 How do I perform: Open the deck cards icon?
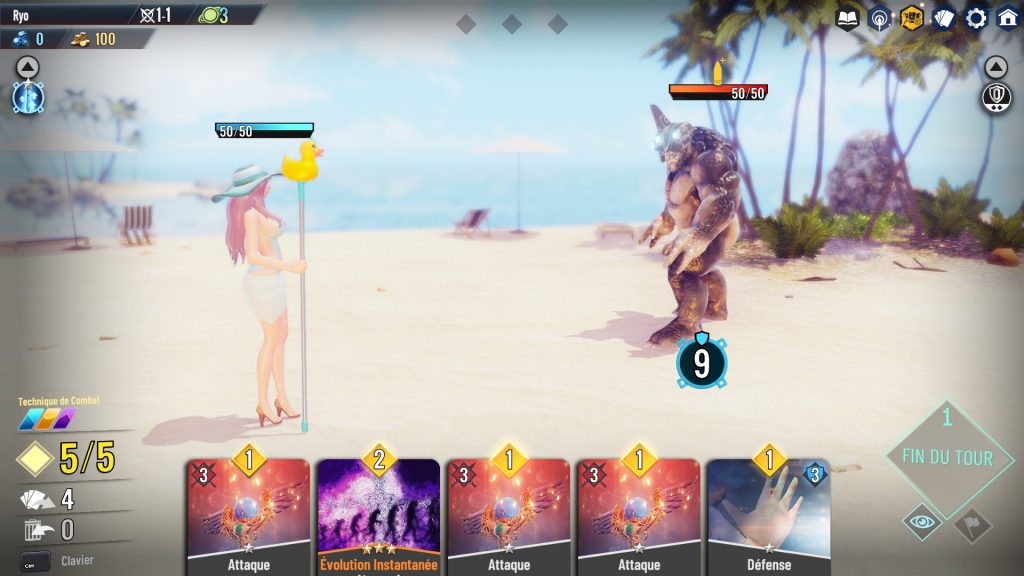943,18
